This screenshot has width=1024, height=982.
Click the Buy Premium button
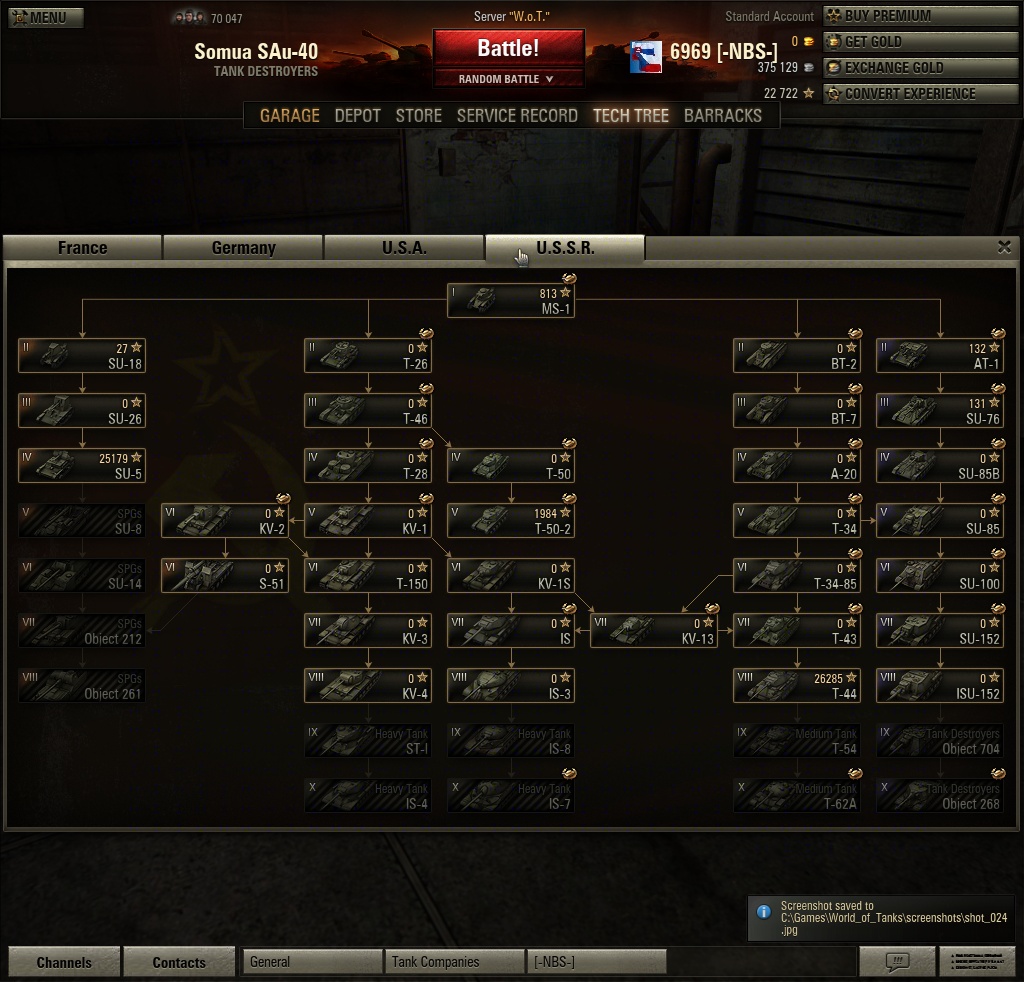(898, 16)
